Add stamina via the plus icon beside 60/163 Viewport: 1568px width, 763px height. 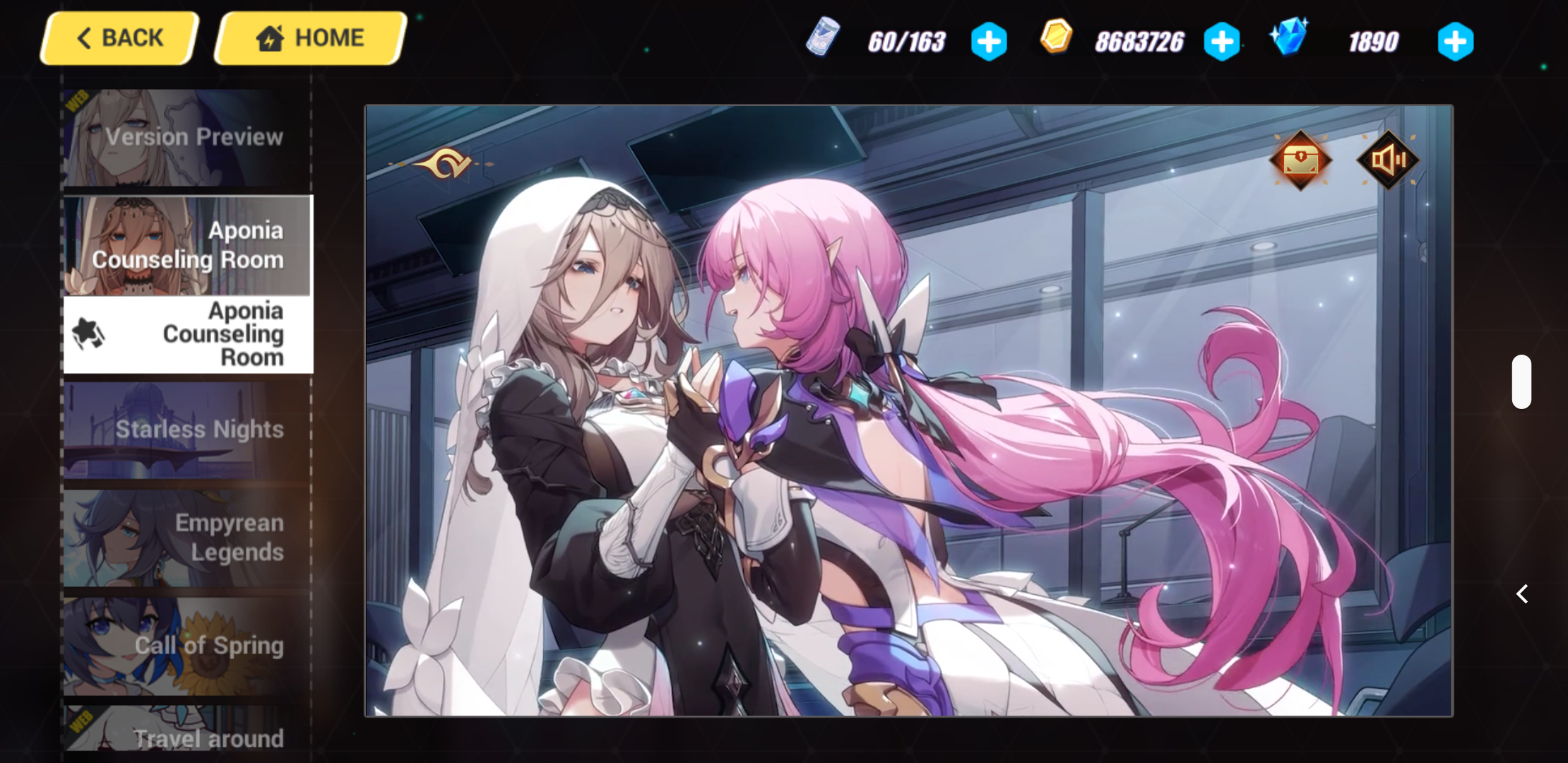click(989, 41)
